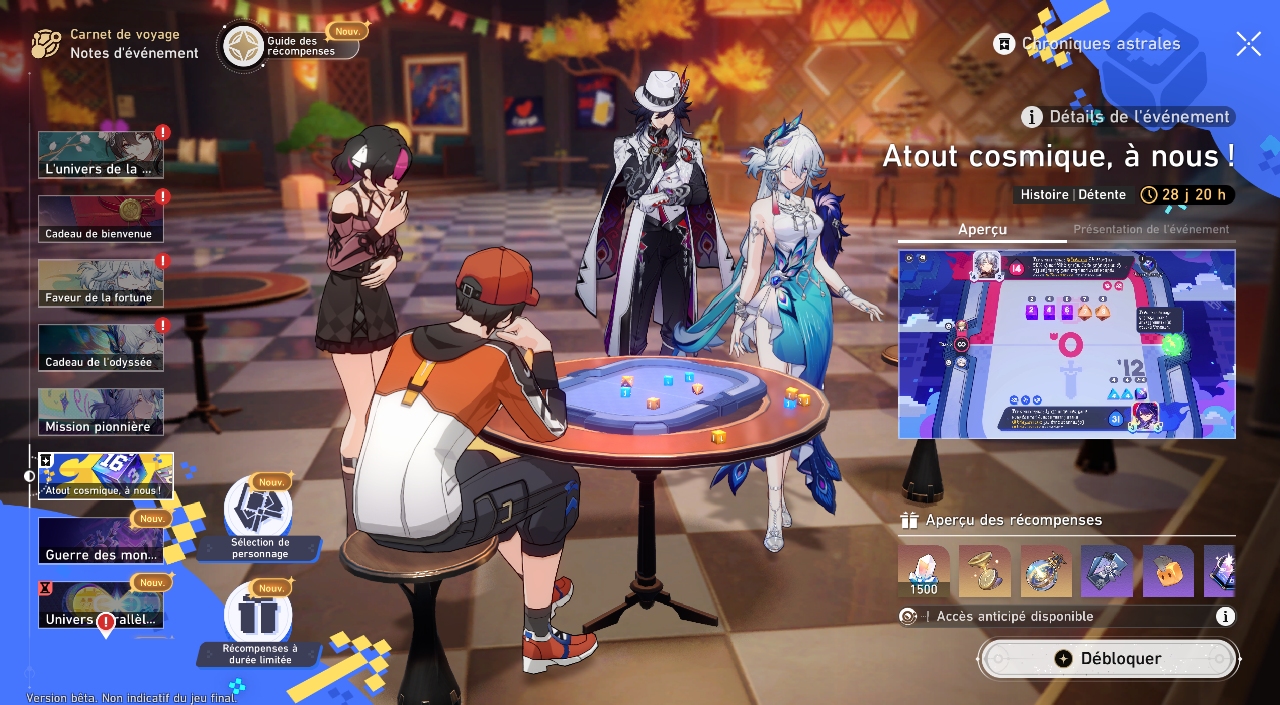This screenshot has width=1280, height=705.
Task: Show Détails de l'événement info
Action: pos(1127,117)
